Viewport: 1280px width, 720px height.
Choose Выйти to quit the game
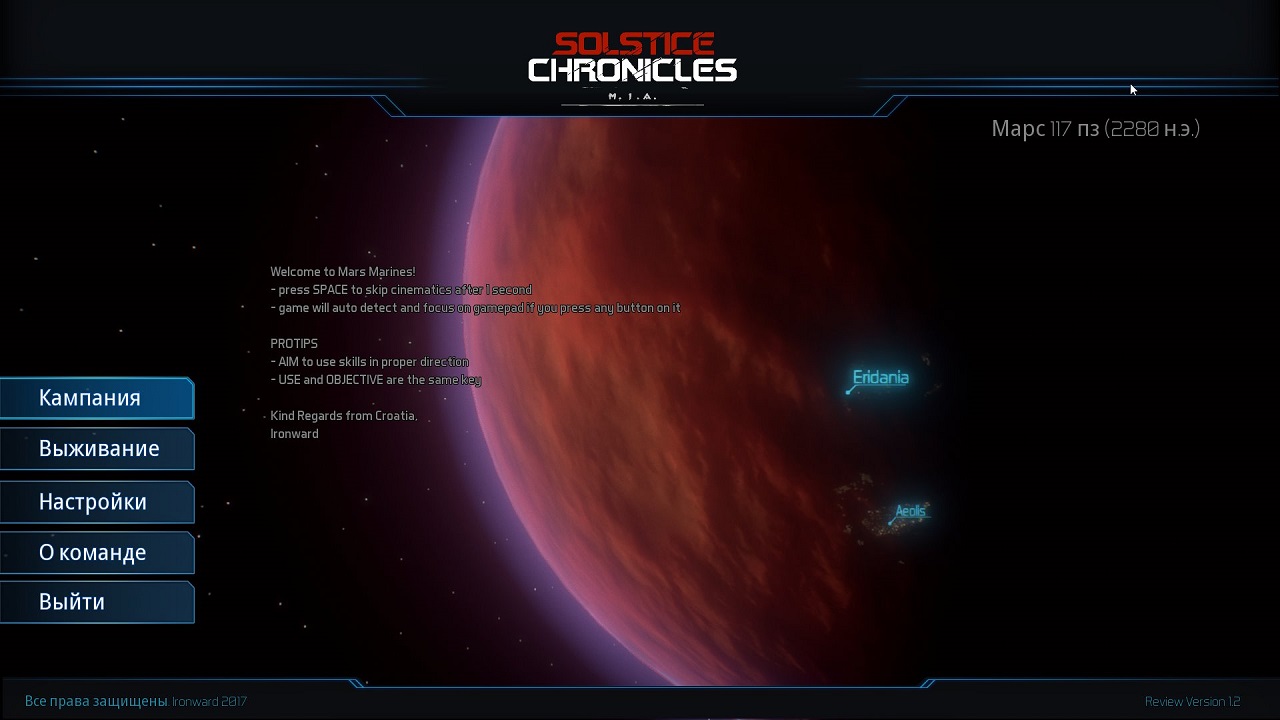pos(96,602)
